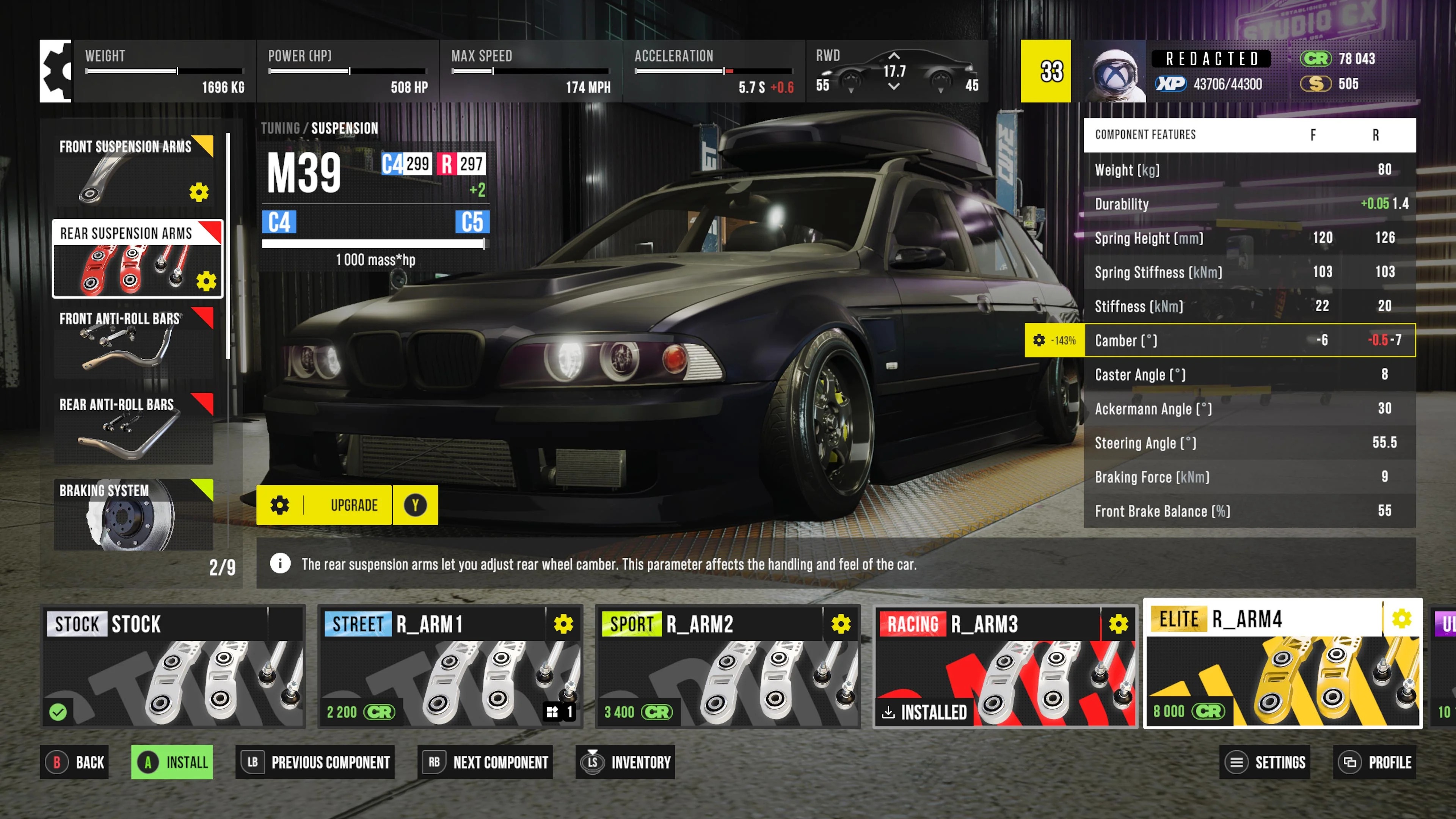Select the installed Racing R_ARM3 part
The height and width of the screenshot is (819, 1456).
1005,667
